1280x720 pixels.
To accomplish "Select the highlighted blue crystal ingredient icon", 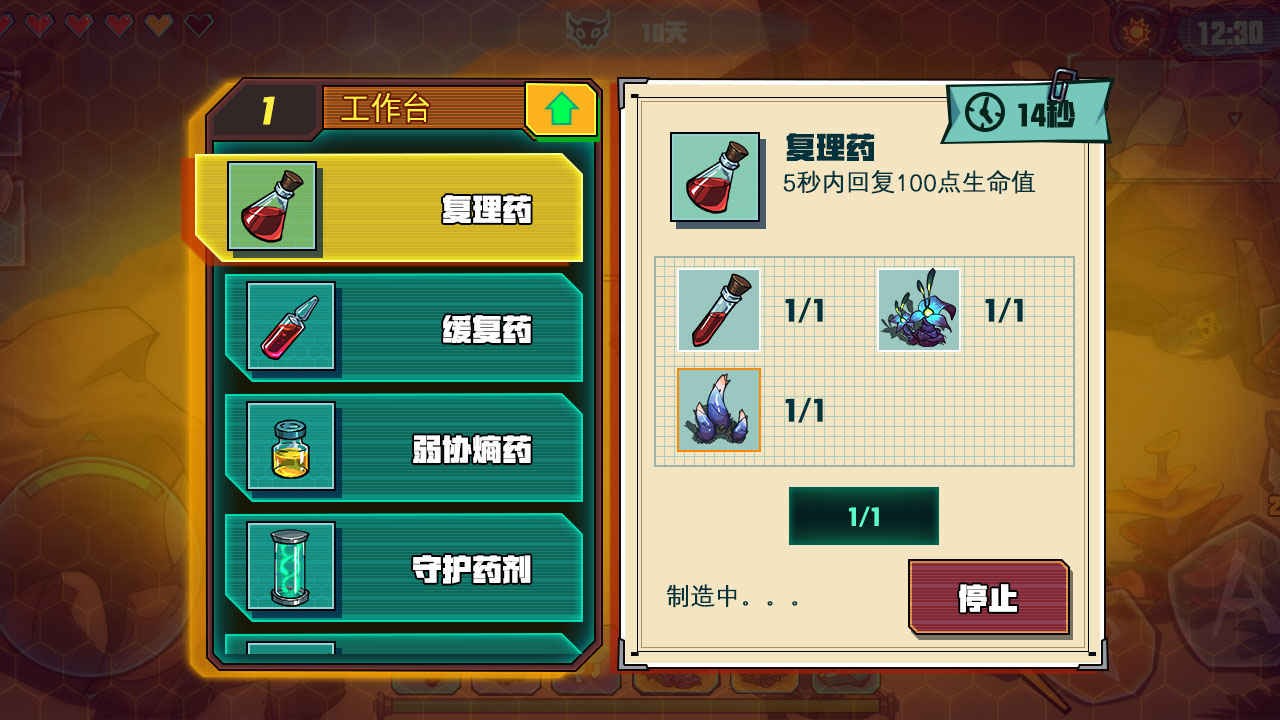I will (718, 410).
